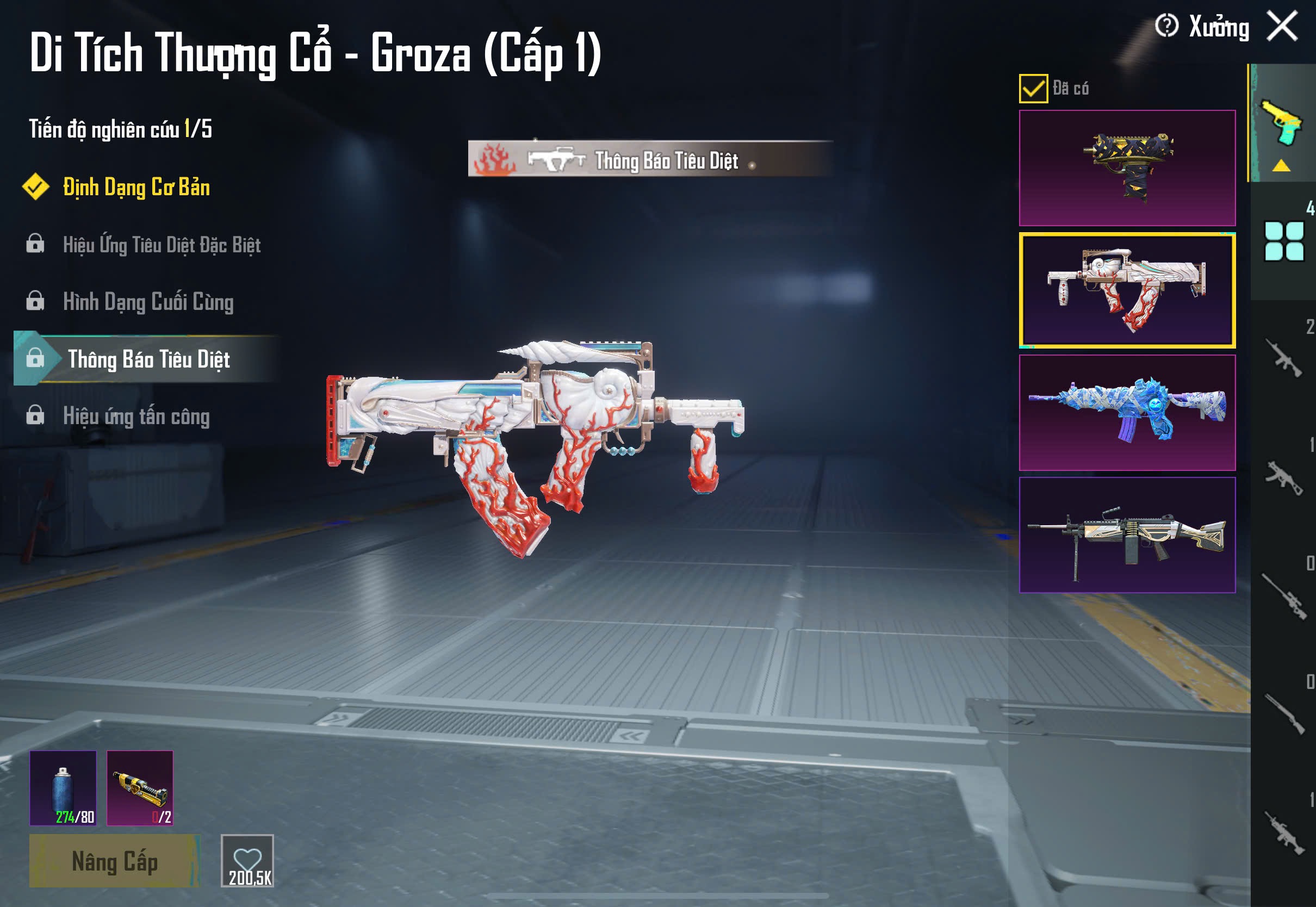The width and height of the screenshot is (1316, 907).
Task: Open Hiệu ứng tấn công stage
Action: [x=136, y=417]
